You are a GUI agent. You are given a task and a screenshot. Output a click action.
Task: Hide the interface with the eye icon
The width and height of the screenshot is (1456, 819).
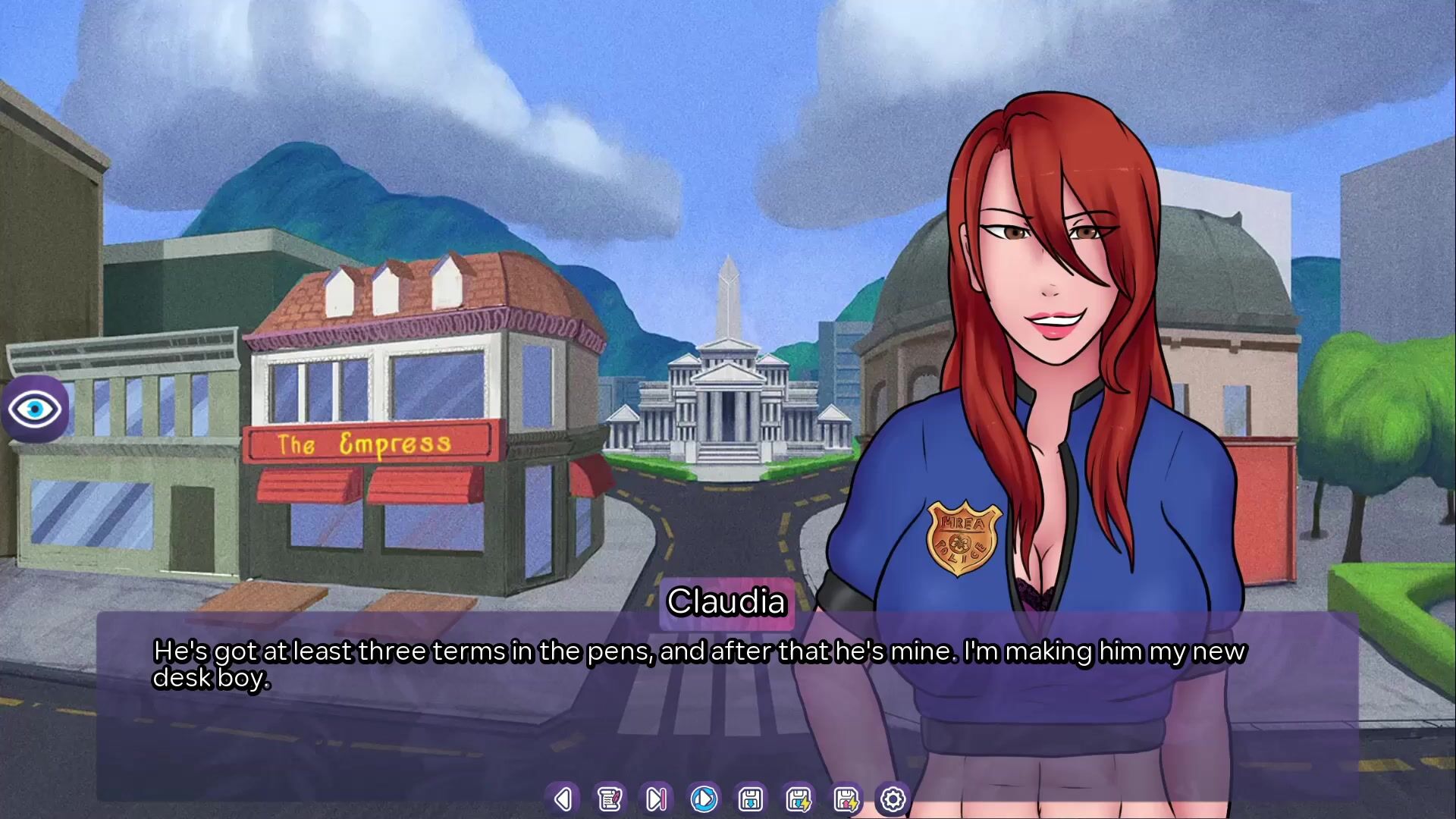35,409
